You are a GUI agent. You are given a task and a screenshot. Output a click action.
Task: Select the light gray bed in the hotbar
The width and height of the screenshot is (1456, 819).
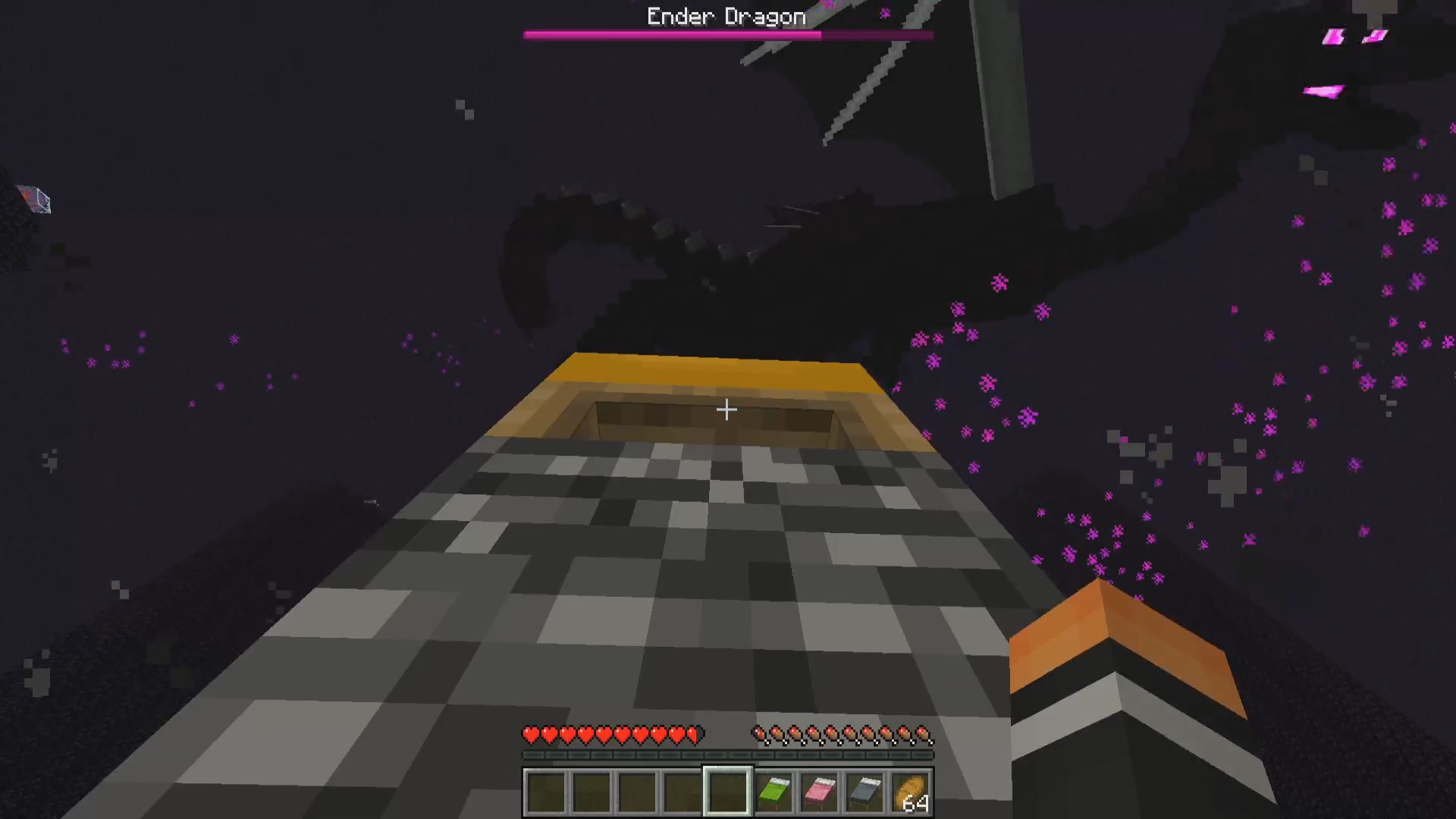pos(866,792)
